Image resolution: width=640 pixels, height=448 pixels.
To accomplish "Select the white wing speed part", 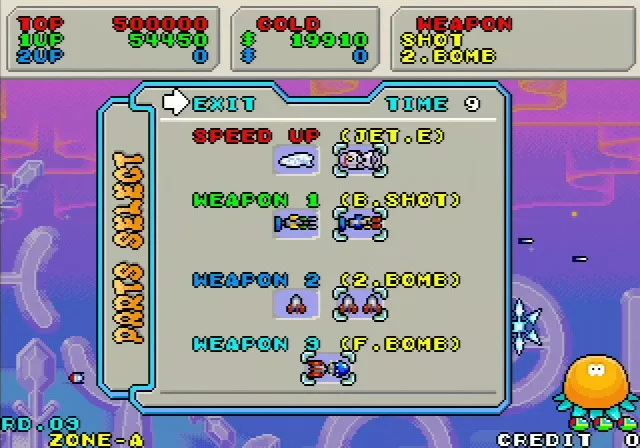I will coord(296,159).
